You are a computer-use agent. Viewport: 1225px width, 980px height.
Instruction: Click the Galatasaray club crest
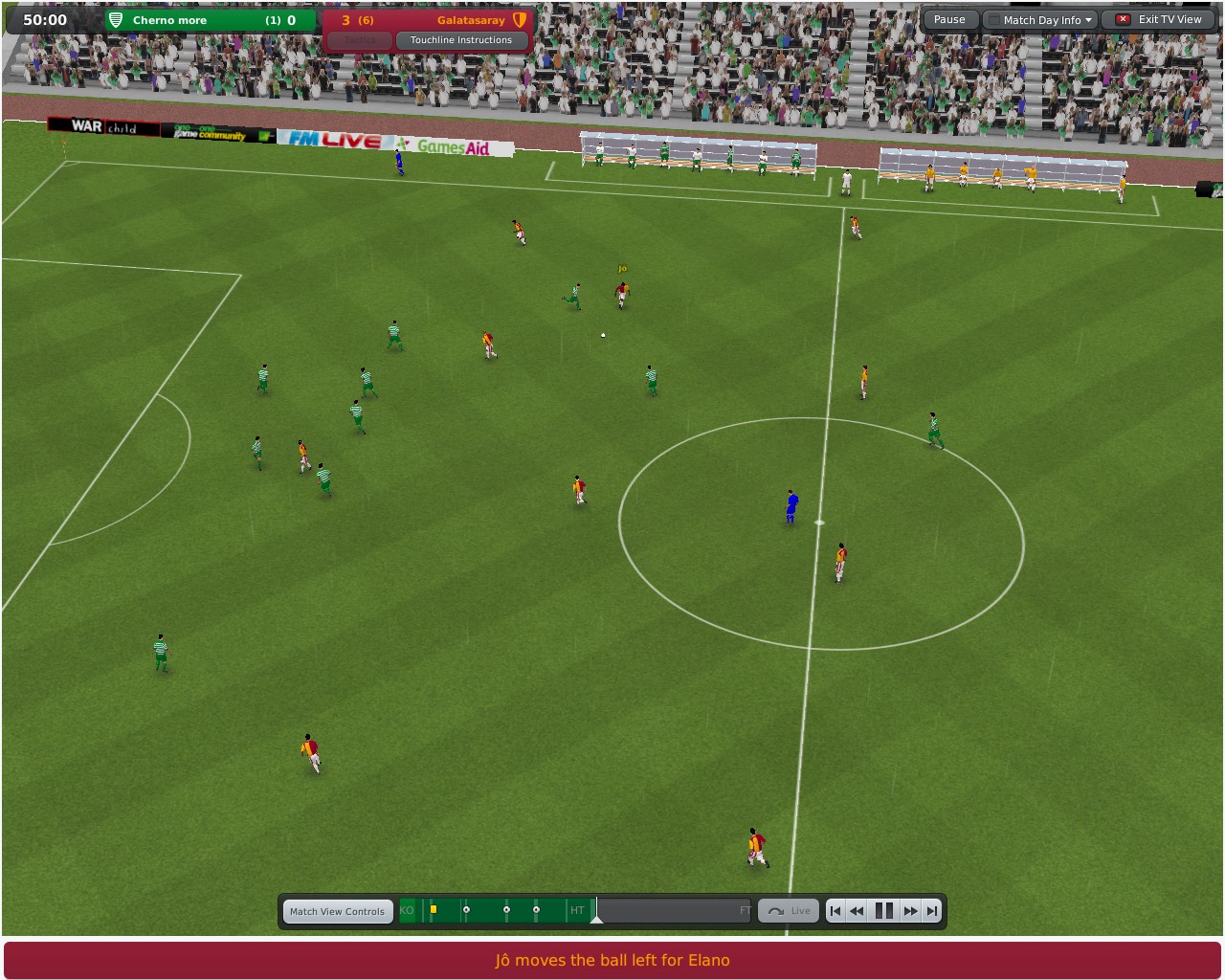(x=521, y=19)
